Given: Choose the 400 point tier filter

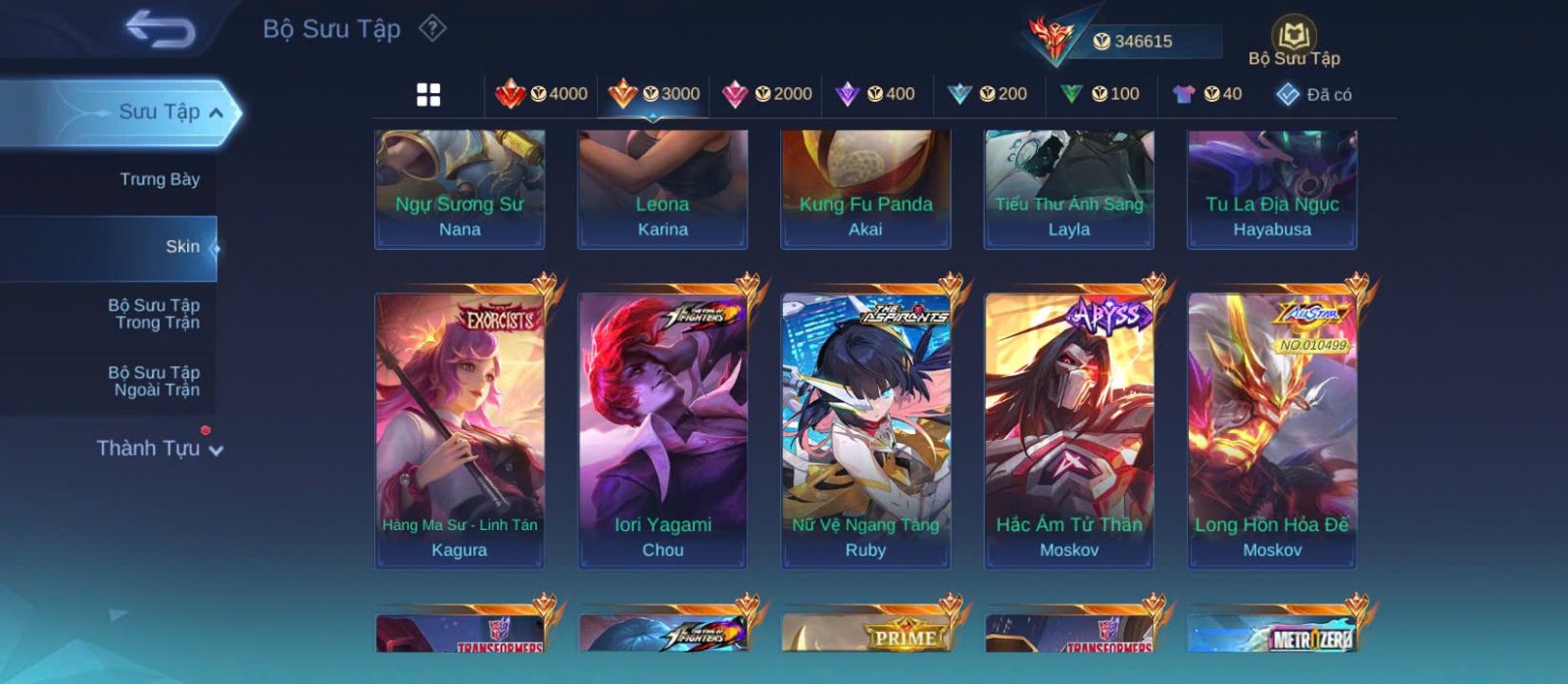Looking at the screenshot, I should (875, 94).
